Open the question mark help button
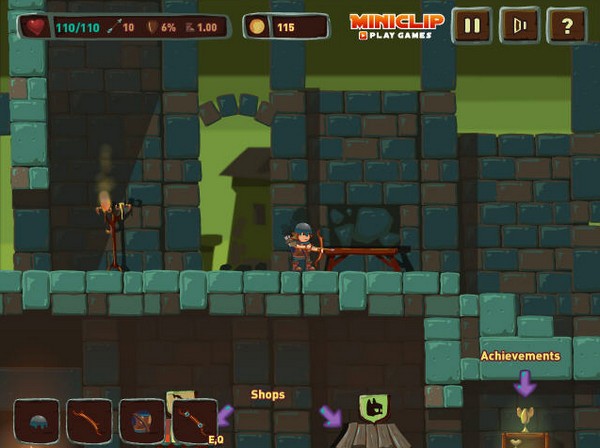Image resolution: width=600 pixels, height=448 pixels. click(x=566, y=25)
